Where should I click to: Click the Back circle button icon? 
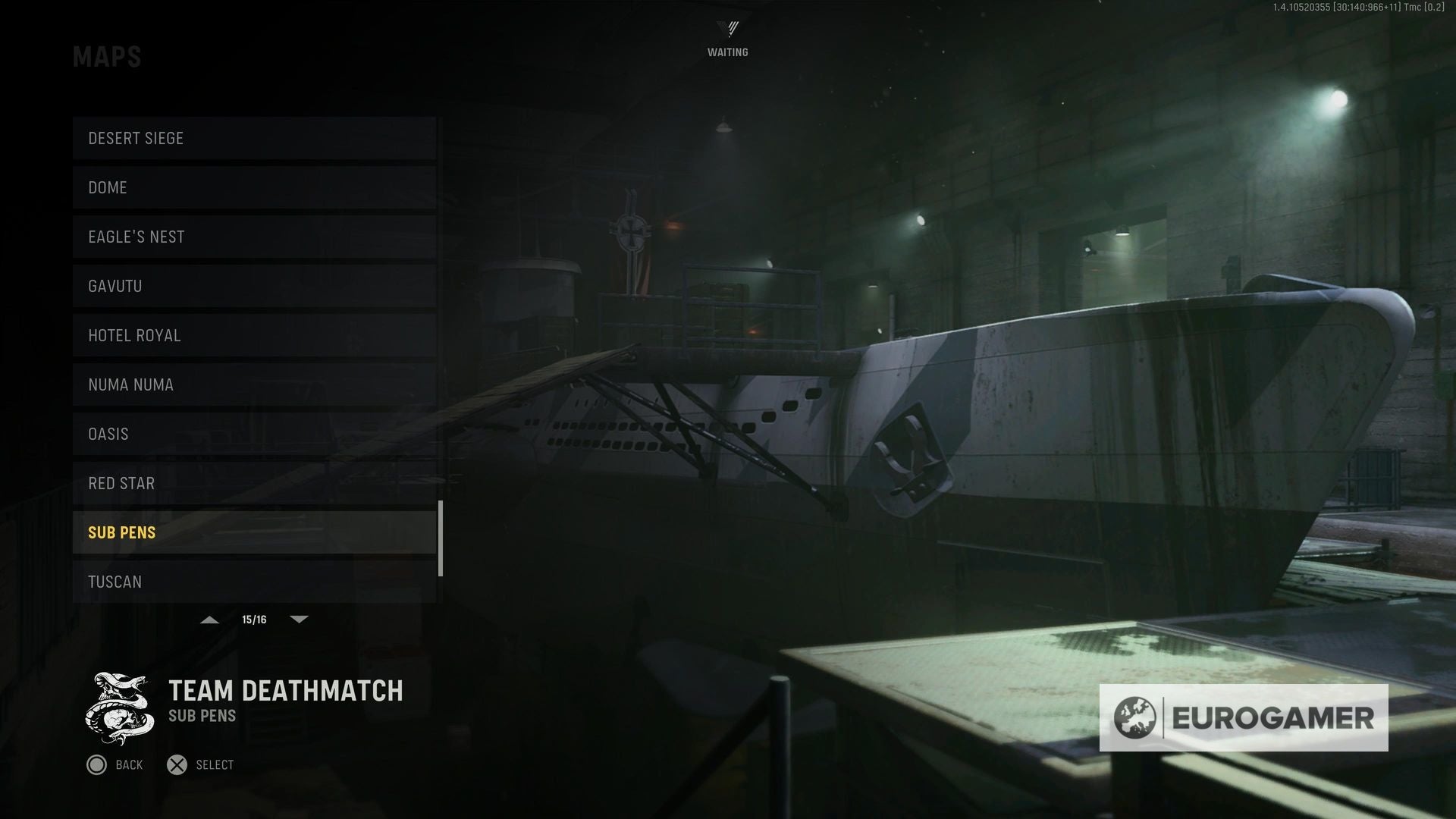(97, 765)
